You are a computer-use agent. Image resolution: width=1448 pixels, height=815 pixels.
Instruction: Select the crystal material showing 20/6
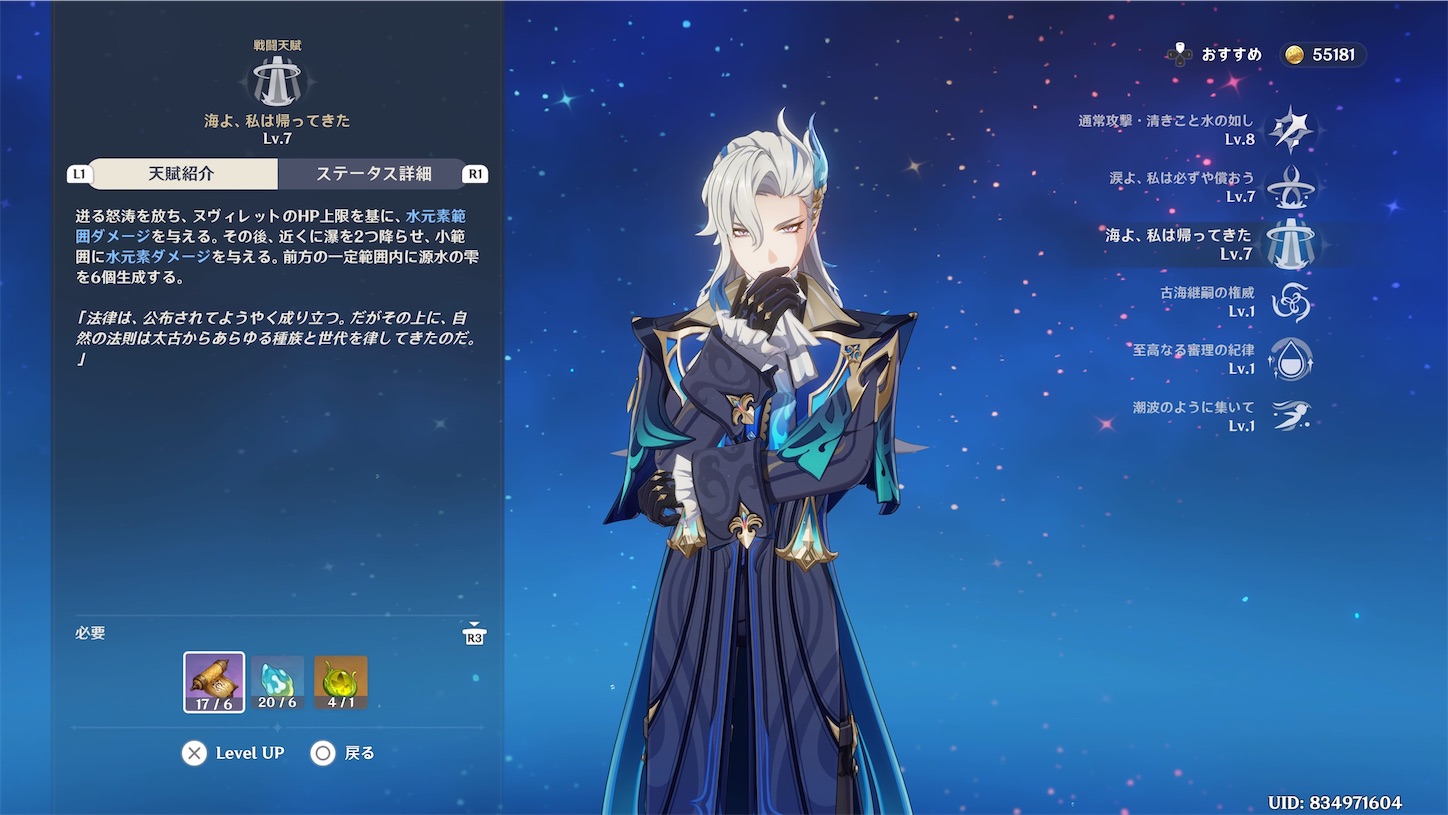tap(277, 681)
